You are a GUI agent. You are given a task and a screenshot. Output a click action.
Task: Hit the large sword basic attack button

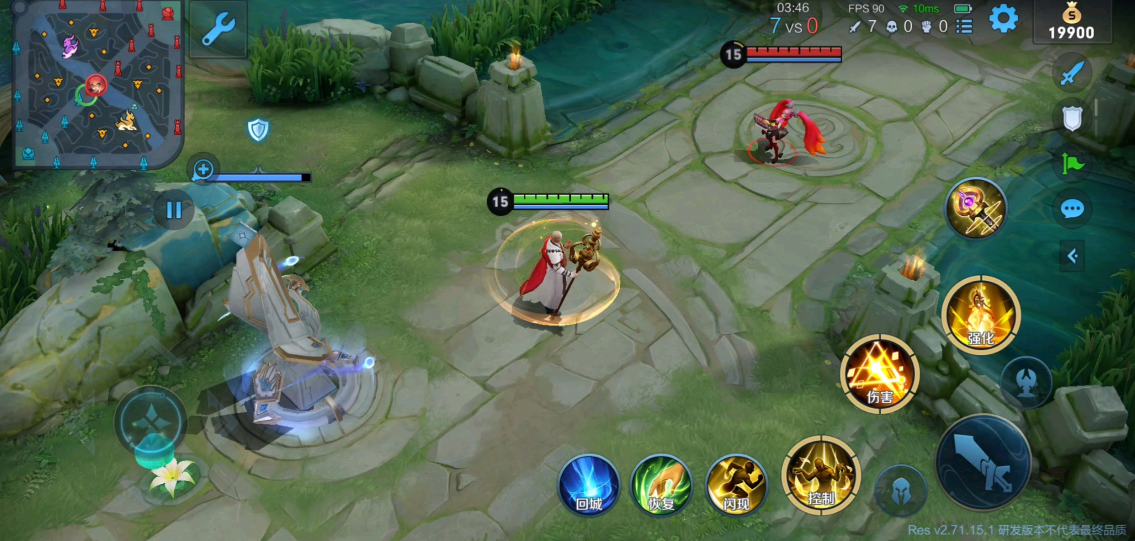coord(983,463)
